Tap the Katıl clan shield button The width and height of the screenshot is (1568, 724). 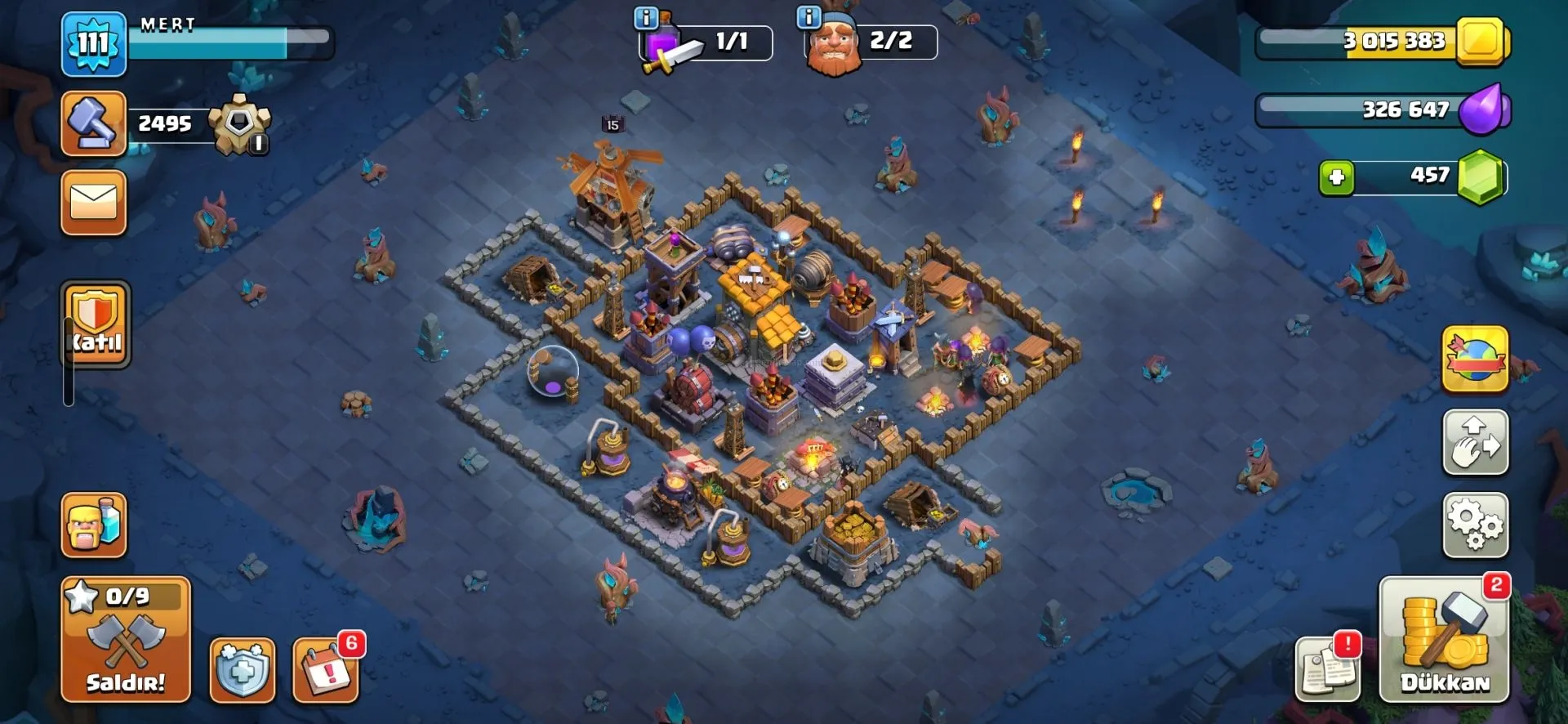point(96,324)
